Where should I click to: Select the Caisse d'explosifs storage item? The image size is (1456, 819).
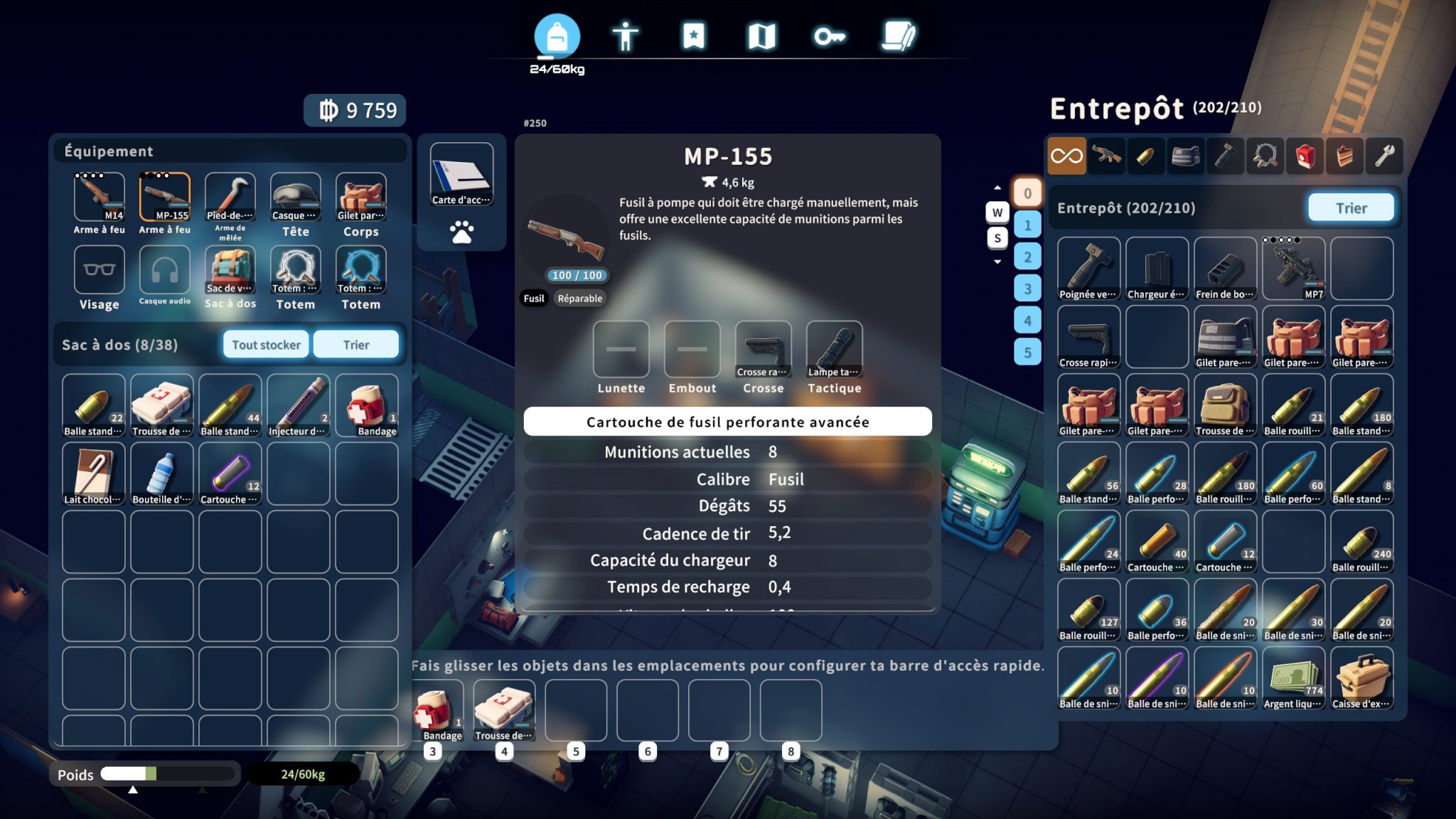point(1361,678)
